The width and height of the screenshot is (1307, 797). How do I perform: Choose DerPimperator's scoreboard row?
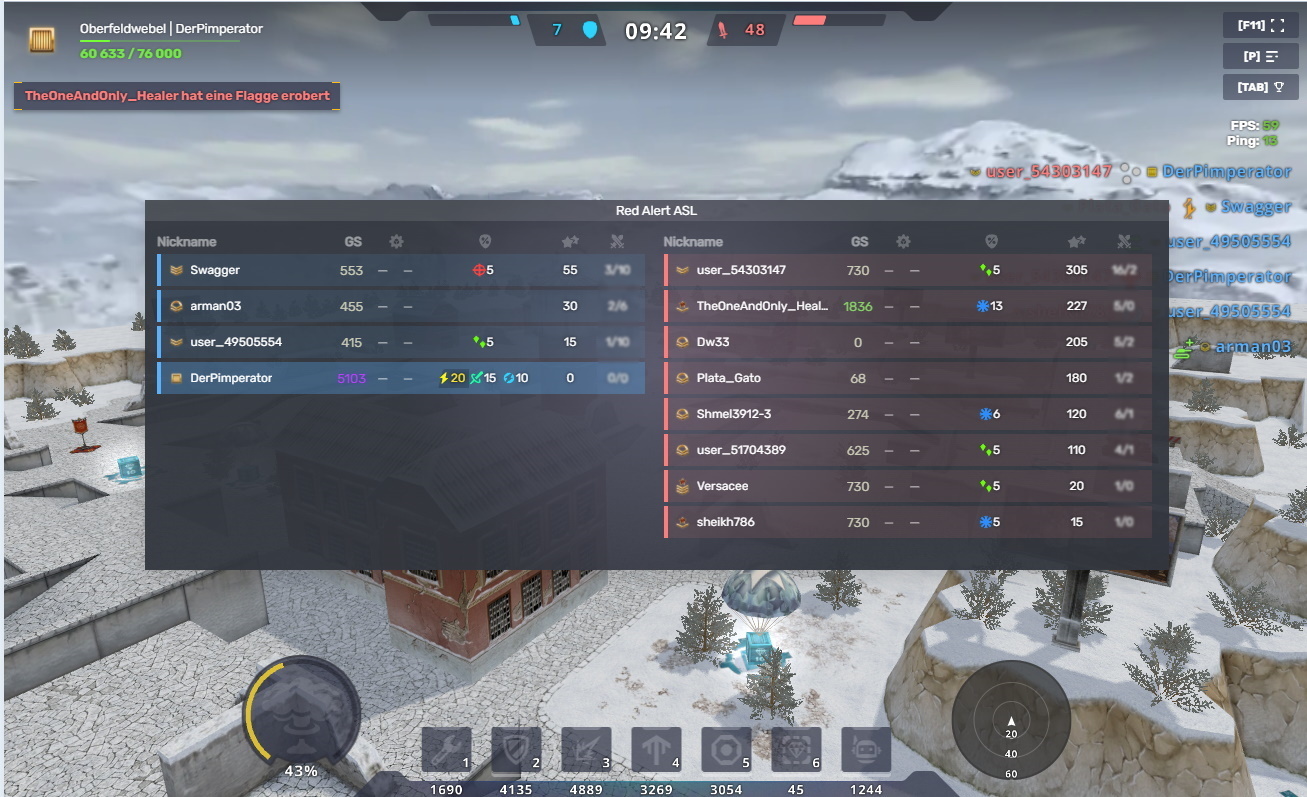click(x=400, y=378)
